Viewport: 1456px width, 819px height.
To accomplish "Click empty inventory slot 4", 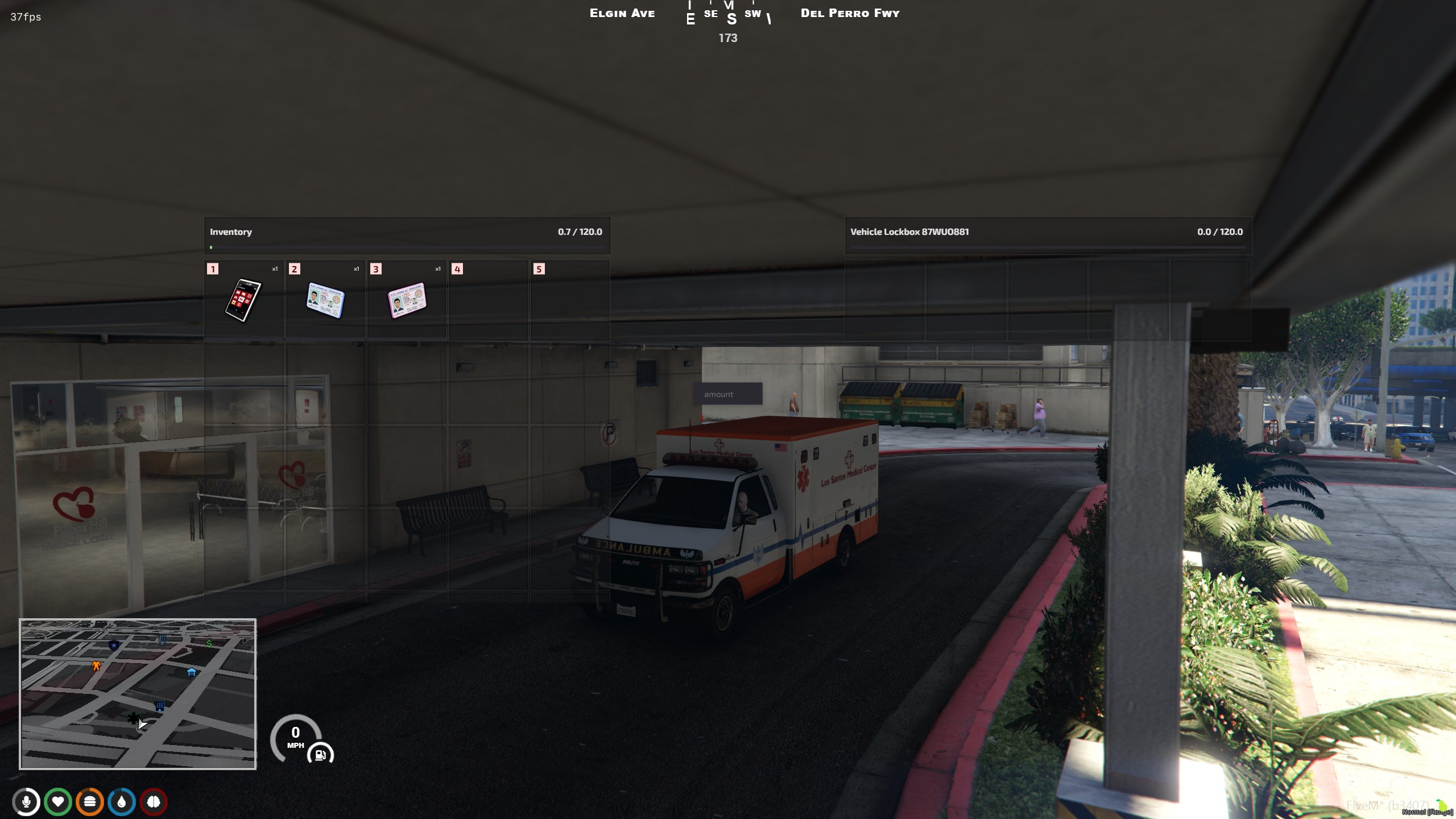I will pyautogui.click(x=489, y=300).
